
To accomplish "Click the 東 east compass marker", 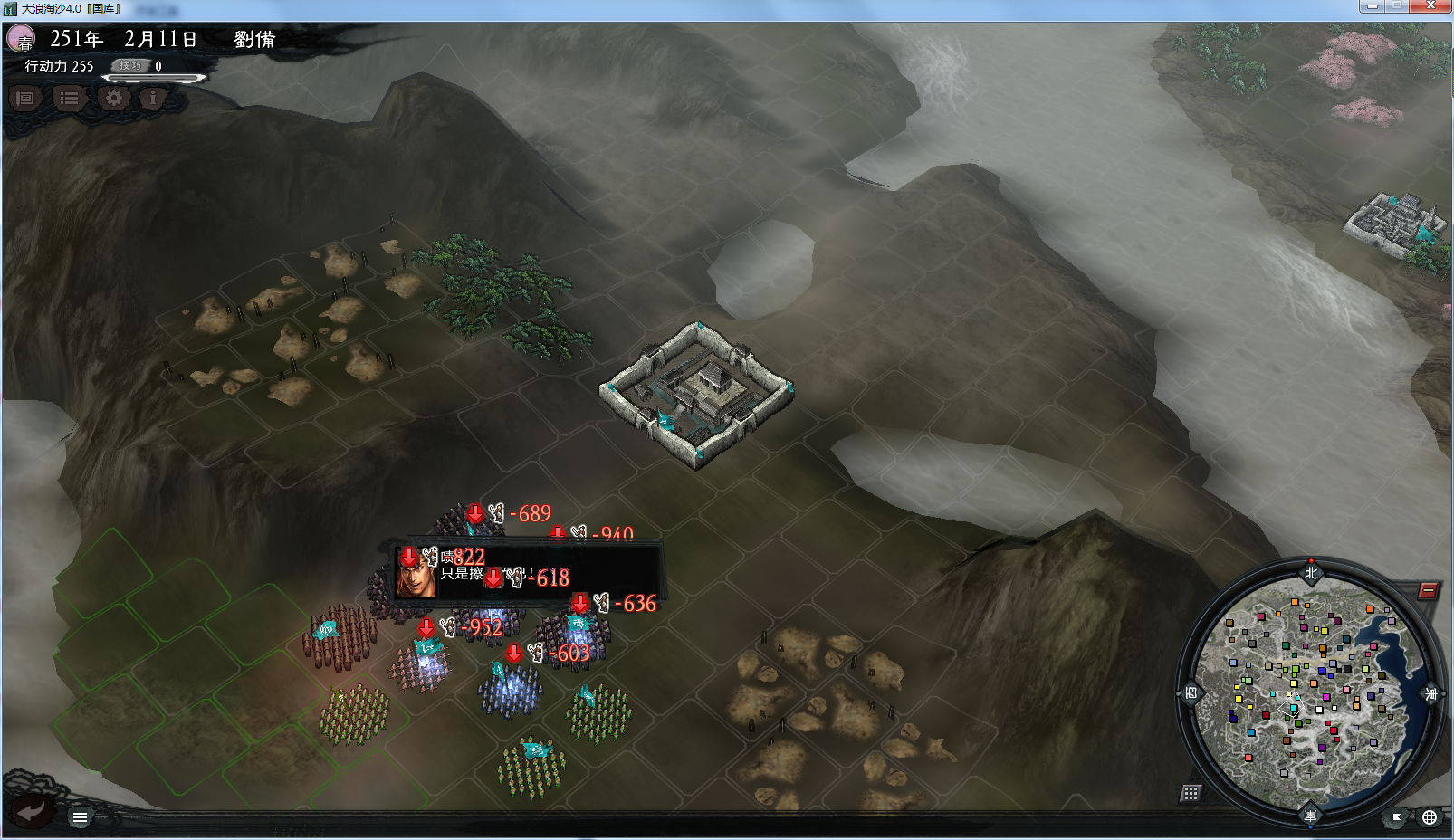I will tap(1431, 693).
